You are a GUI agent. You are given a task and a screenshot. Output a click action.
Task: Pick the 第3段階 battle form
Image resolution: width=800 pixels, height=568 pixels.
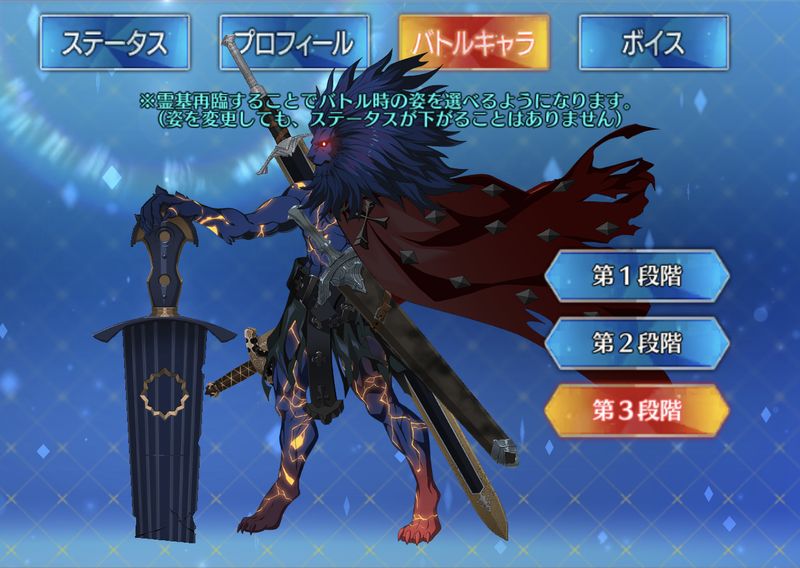pyautogui.click(x=637, y=408)
